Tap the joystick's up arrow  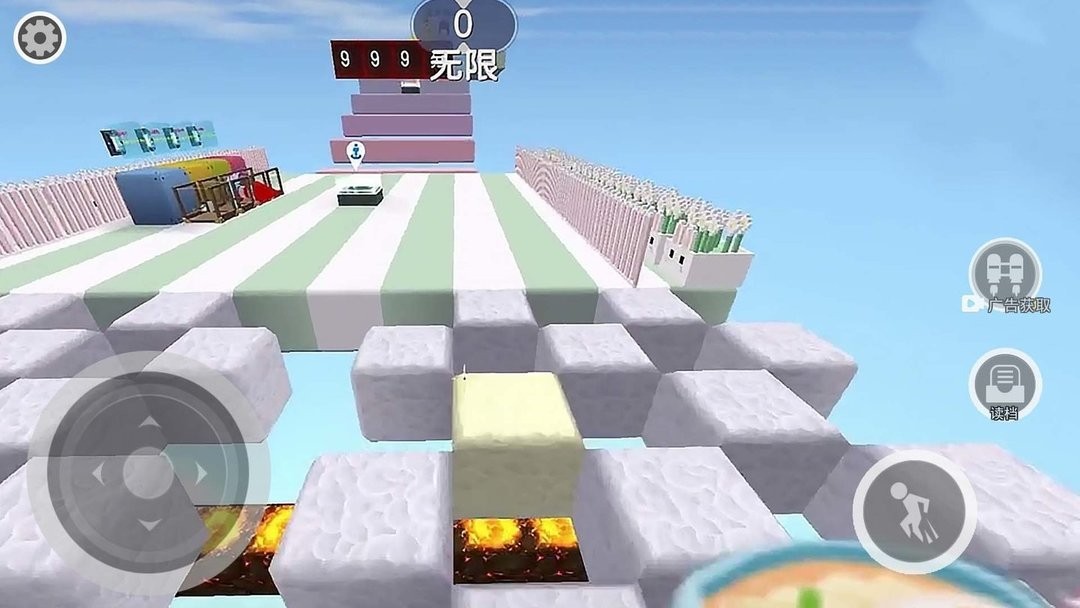[x=148, y=424]
